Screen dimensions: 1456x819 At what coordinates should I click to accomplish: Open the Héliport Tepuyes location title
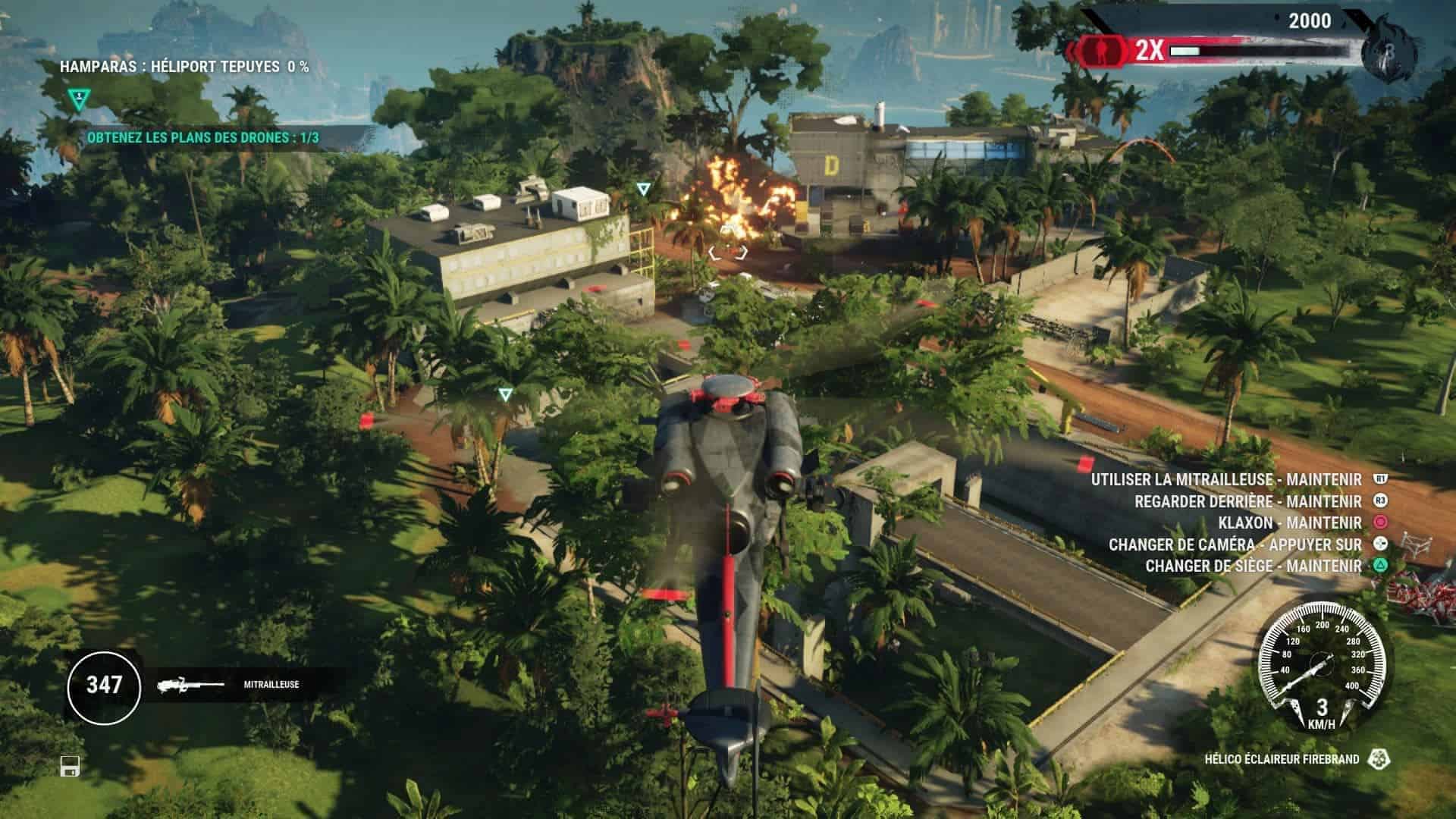[x=184, y=67]
